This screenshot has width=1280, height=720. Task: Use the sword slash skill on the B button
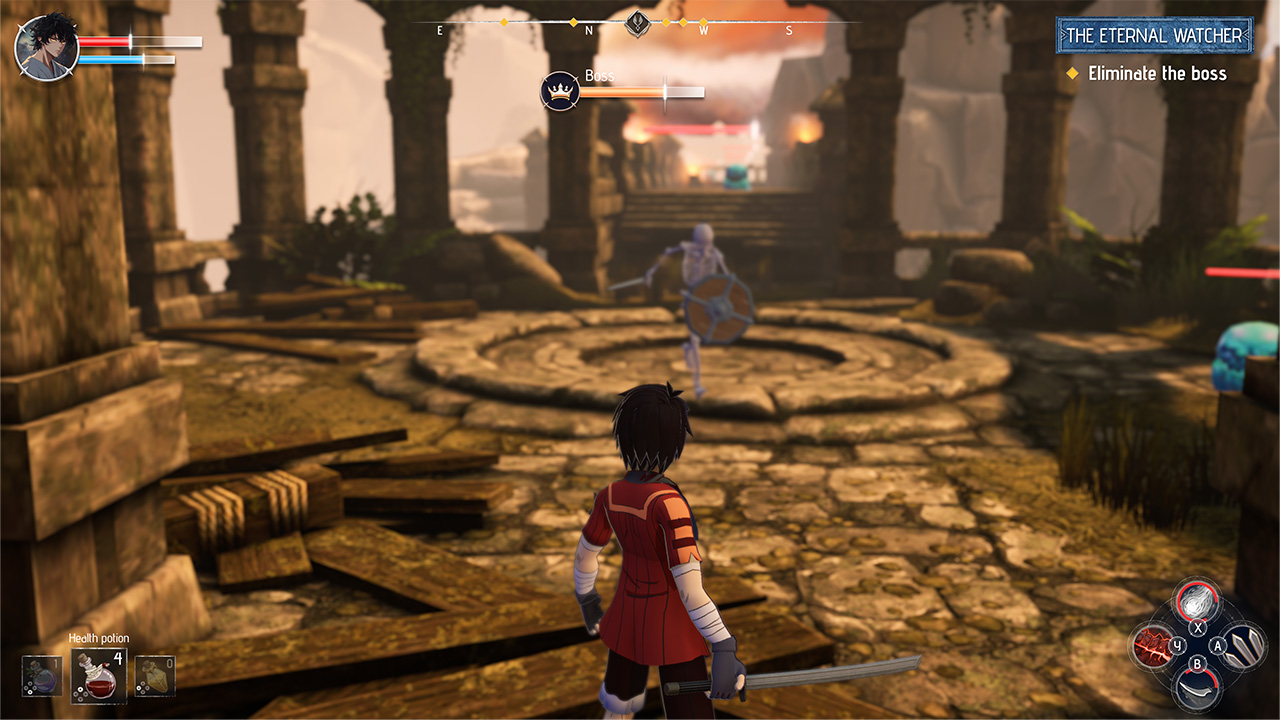point(1196,689)
